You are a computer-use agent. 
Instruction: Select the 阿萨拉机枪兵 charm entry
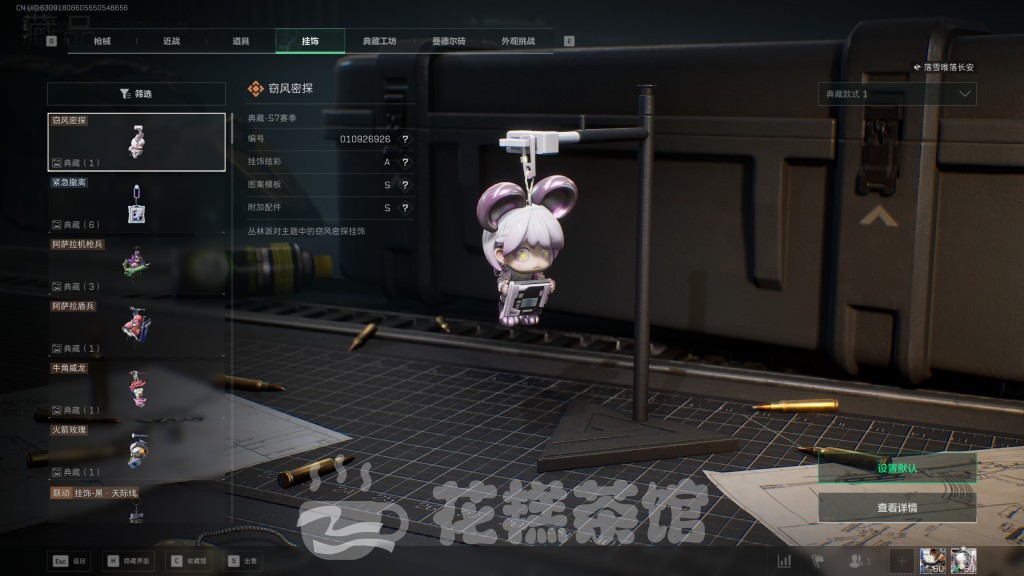point(137,266)
